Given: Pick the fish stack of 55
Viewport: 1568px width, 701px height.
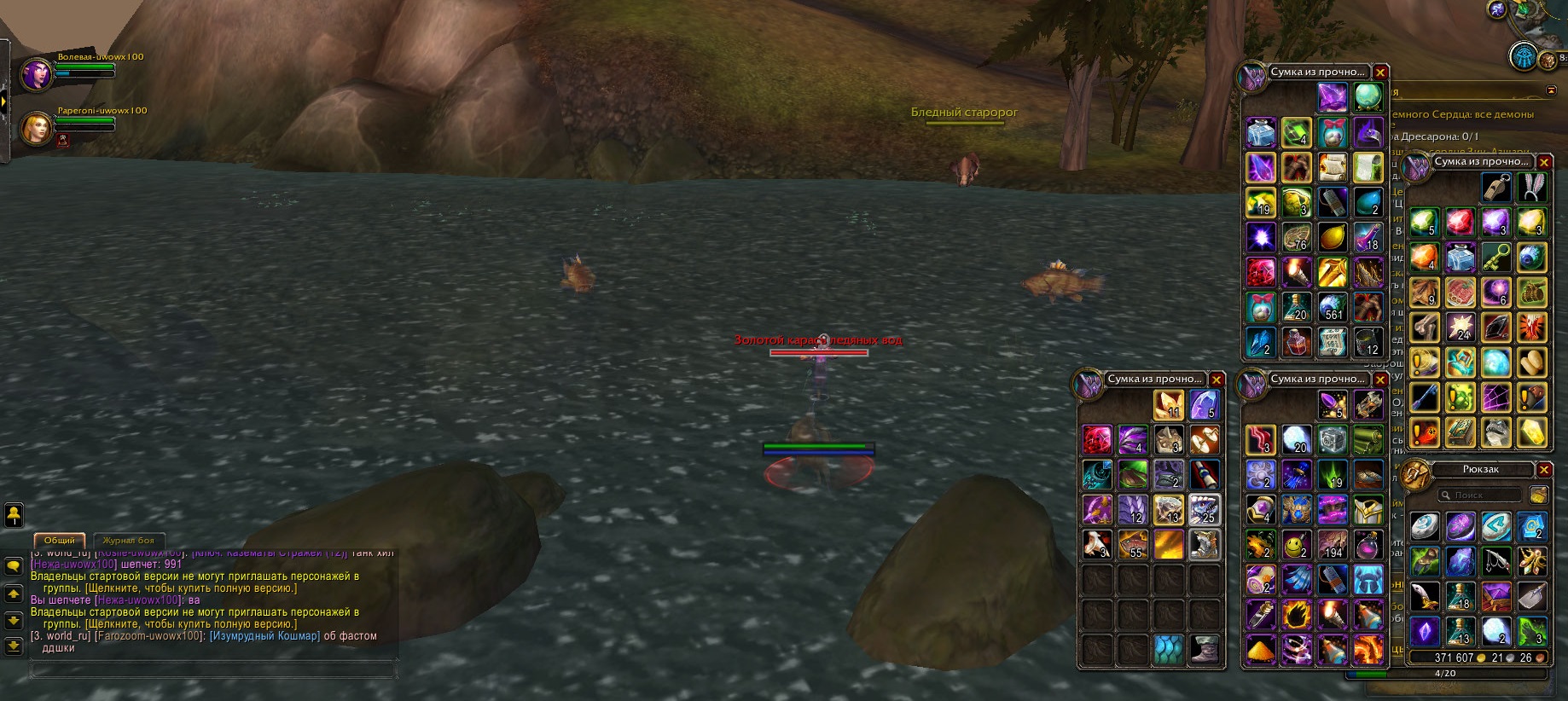Looking at the screenshot, I should click(1133, 544).
